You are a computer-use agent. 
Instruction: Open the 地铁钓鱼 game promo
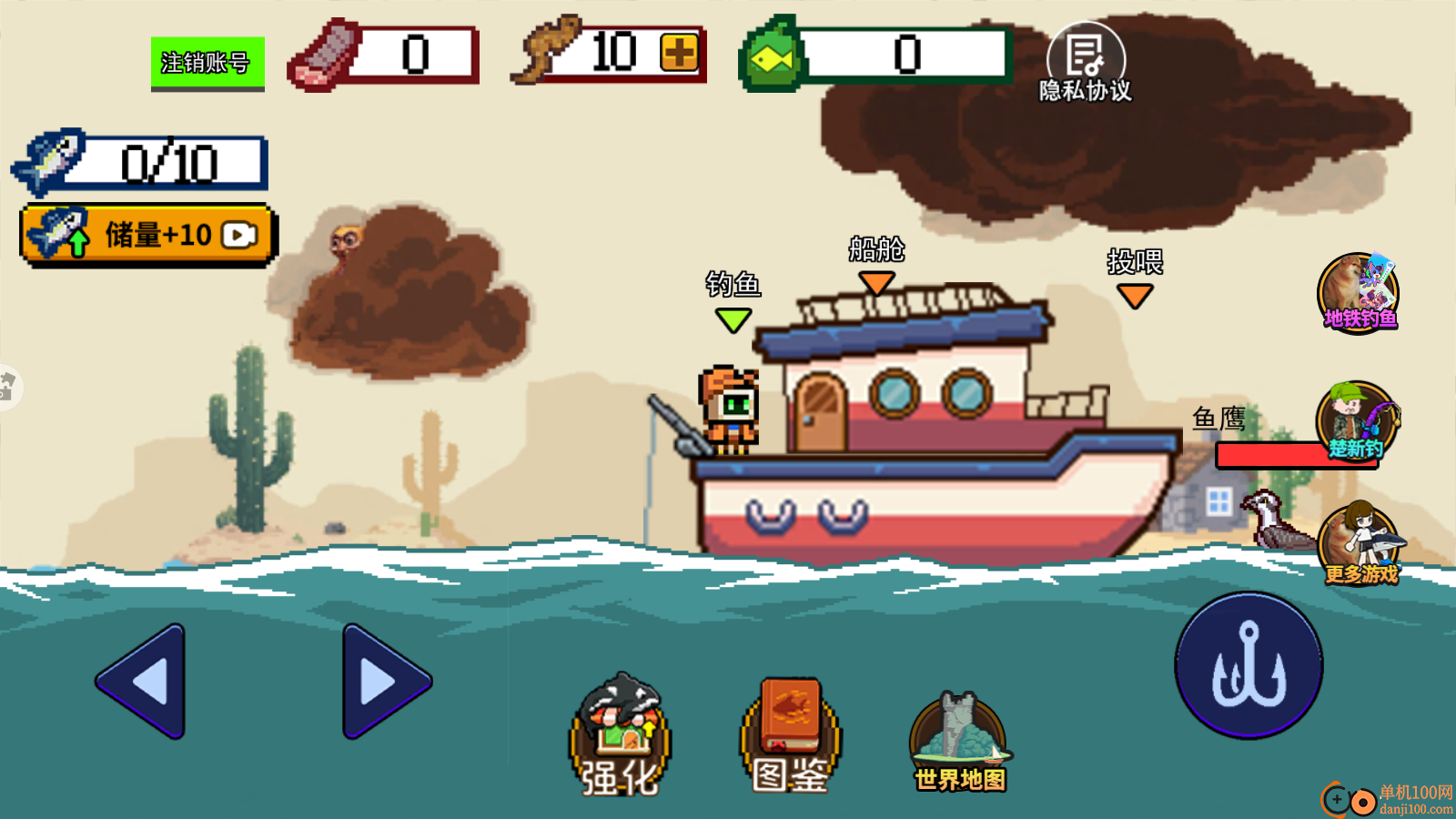coord(1359,293)
